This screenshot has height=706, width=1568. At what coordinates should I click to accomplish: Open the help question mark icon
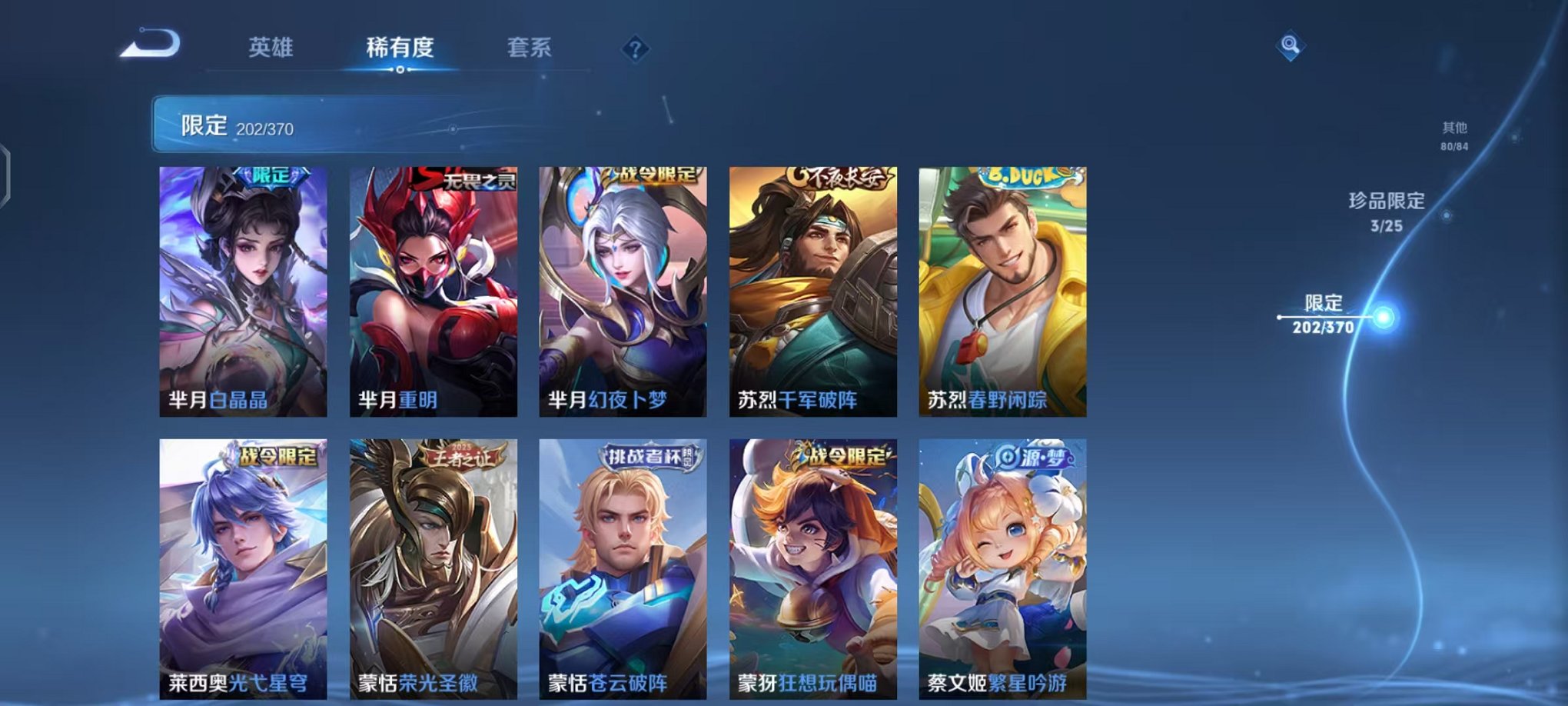pyautogui.click(x=635, y=49)
